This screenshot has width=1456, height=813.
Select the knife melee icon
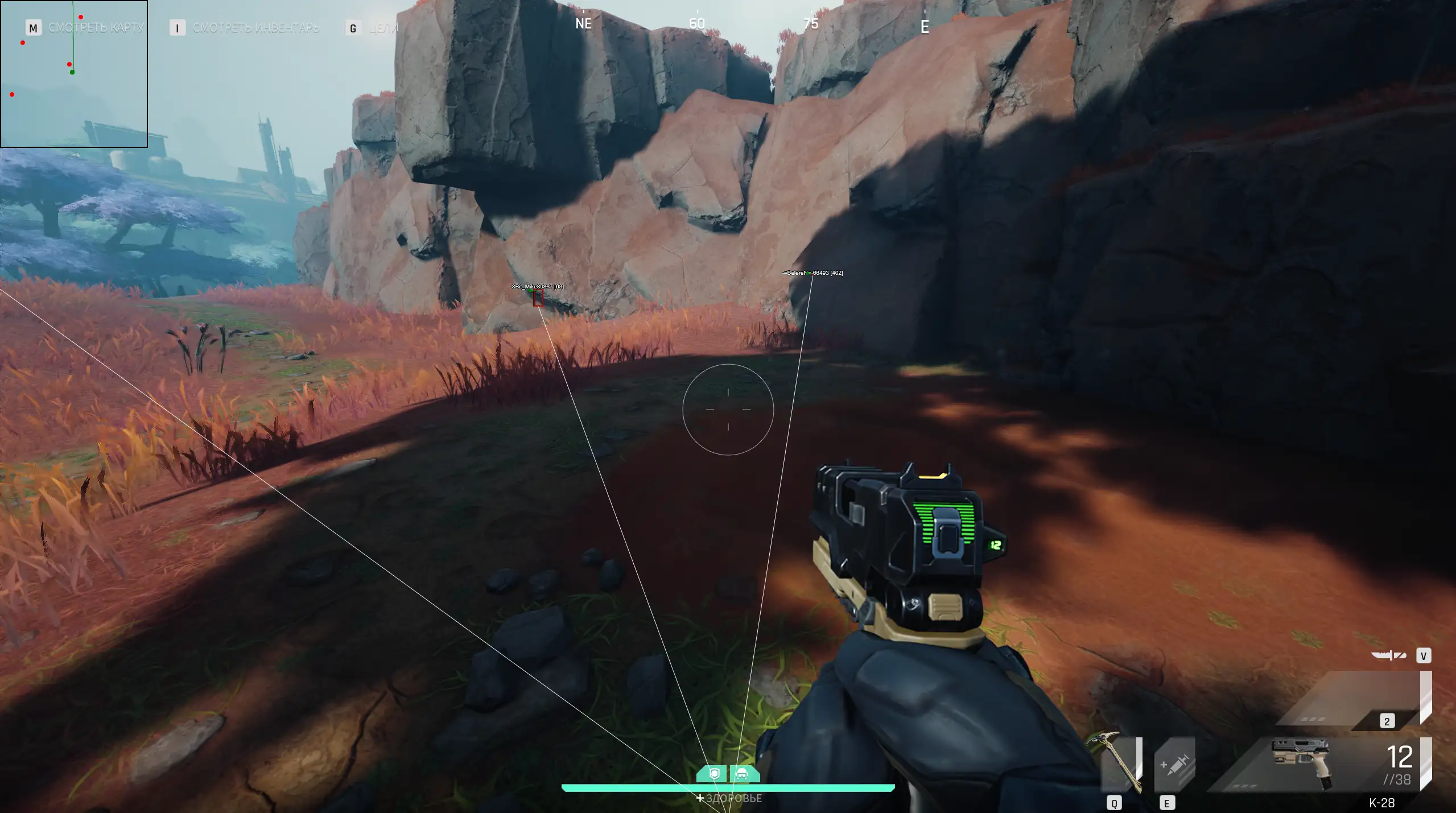pos(1388,655)
